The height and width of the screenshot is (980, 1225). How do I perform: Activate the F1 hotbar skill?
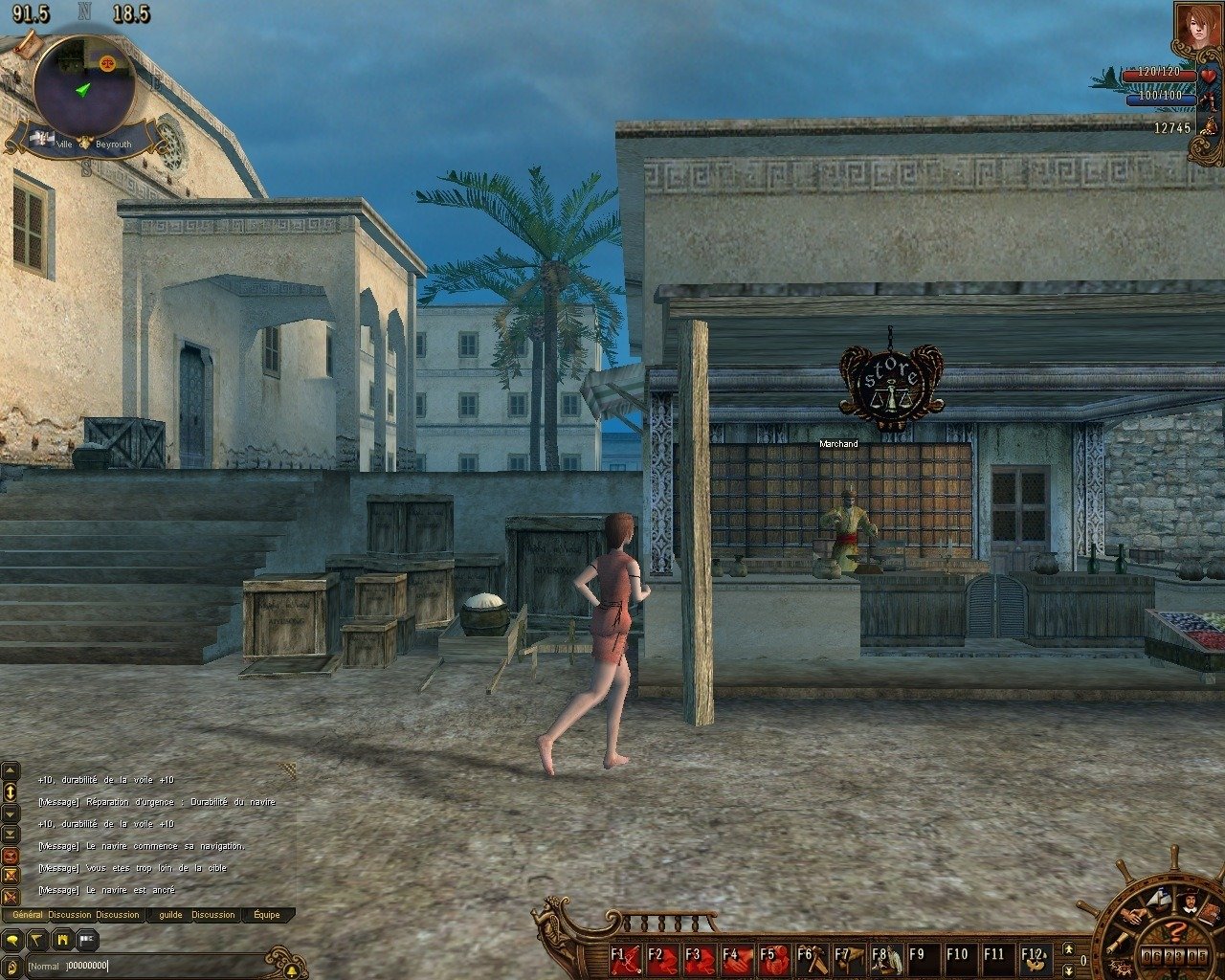click(x=626, y=958)
